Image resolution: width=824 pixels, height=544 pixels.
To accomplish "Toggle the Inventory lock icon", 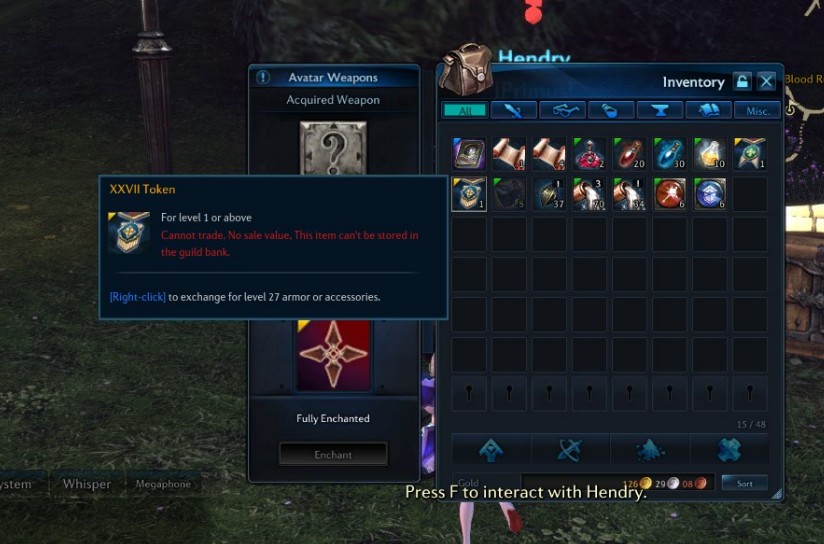I will point(742,82).
